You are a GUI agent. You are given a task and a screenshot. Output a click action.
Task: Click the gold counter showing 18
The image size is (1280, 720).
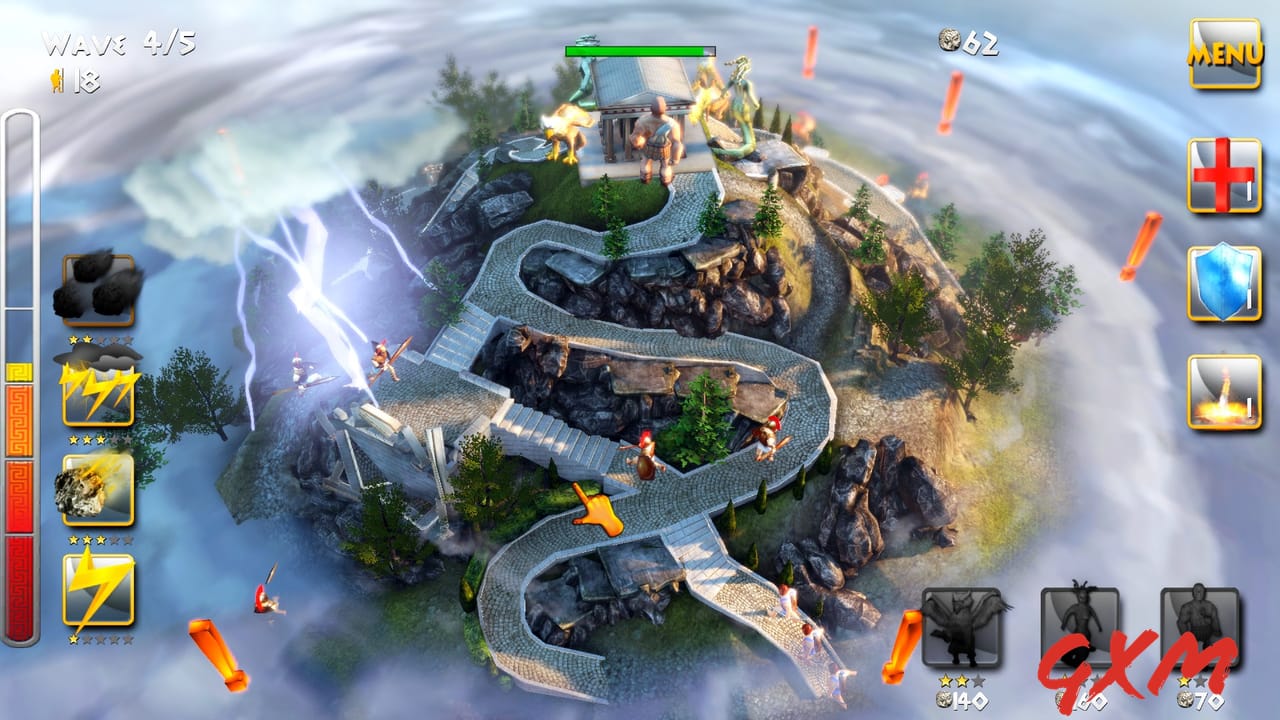(75, 82)
